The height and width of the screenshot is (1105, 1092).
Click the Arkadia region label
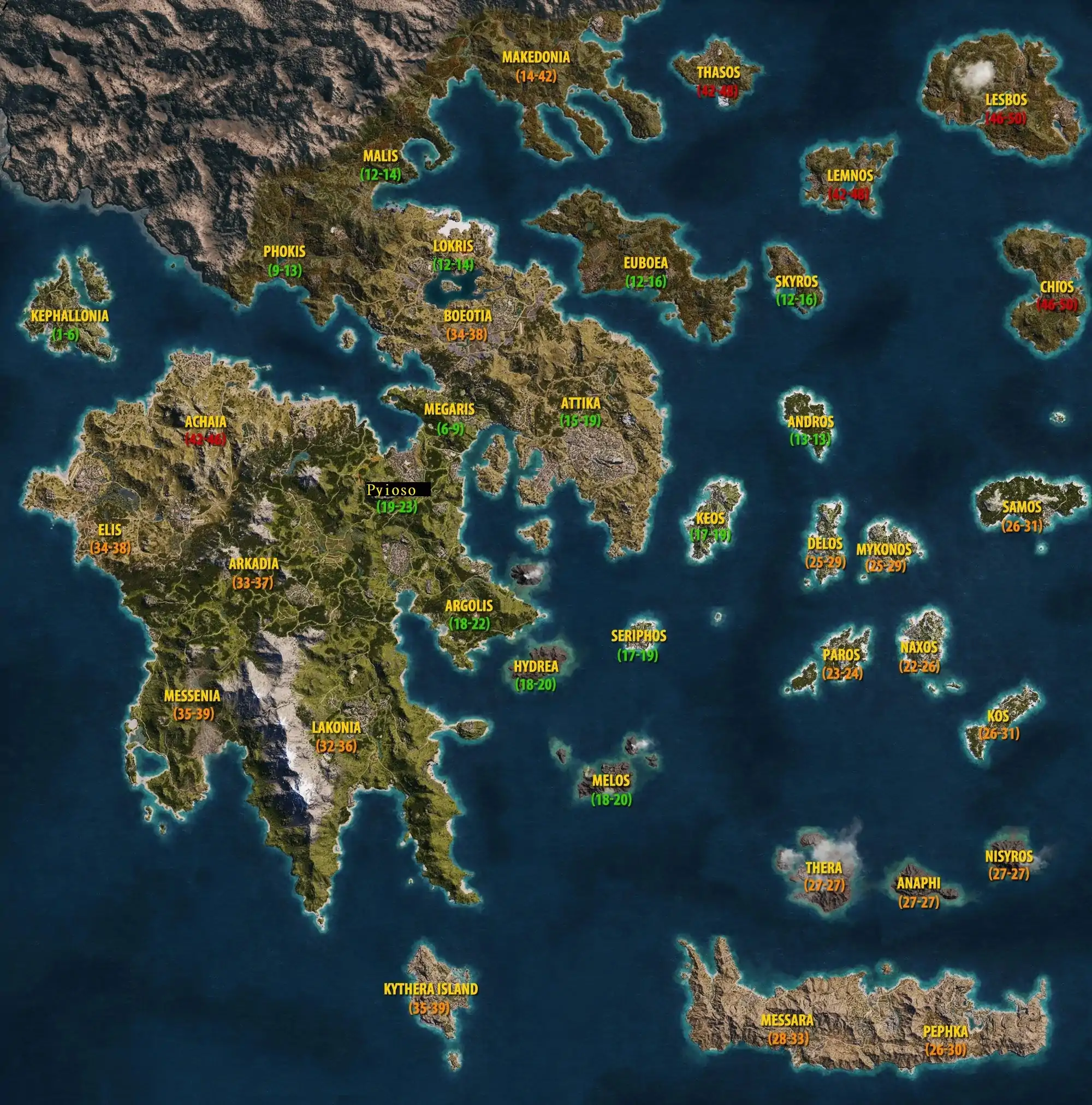[x=253, y=563]
